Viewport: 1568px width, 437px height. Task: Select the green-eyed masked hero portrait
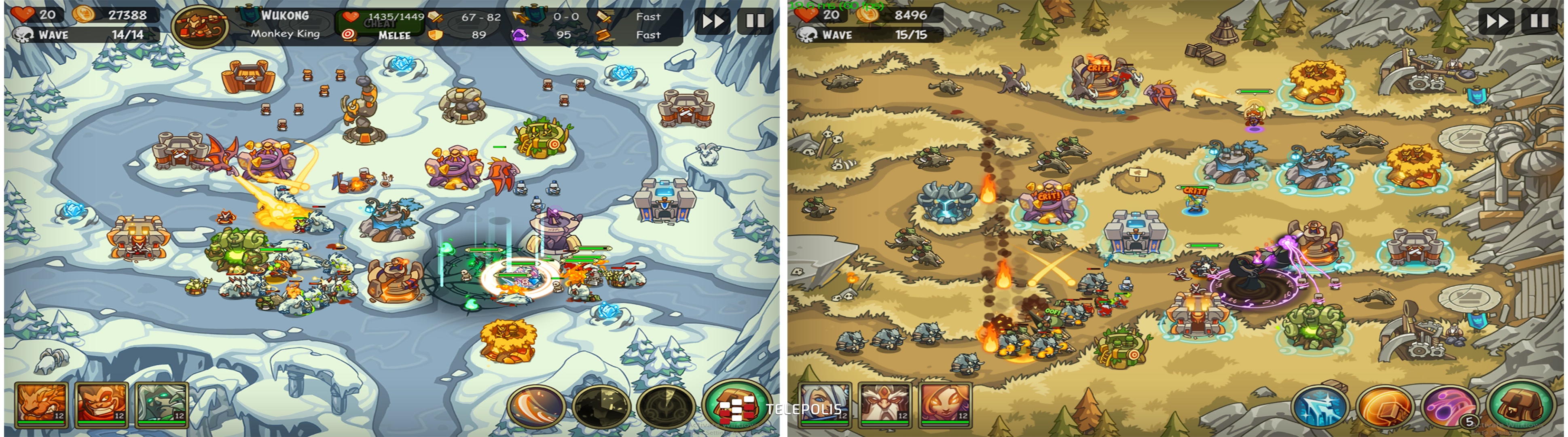[161, 404]
